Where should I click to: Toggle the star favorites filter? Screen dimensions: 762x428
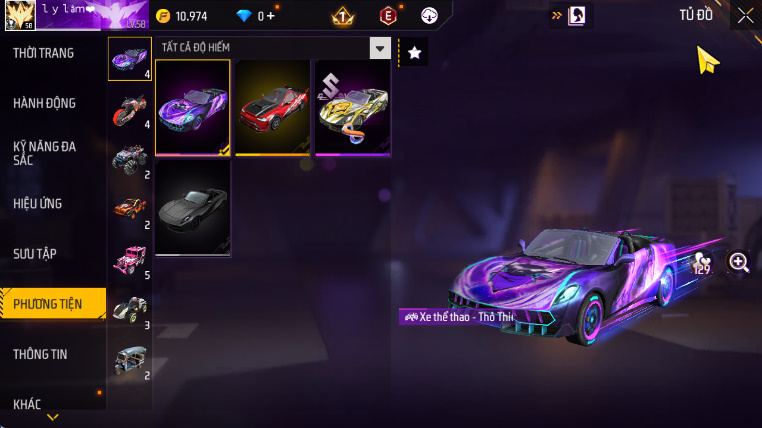coord(414,52)
